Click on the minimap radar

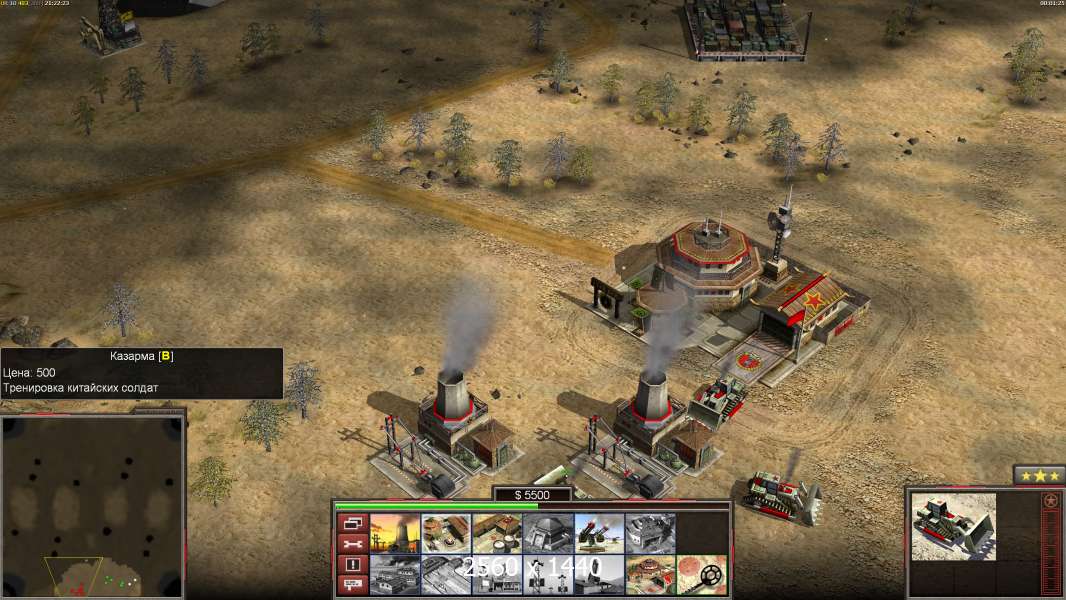pos(92,507)
